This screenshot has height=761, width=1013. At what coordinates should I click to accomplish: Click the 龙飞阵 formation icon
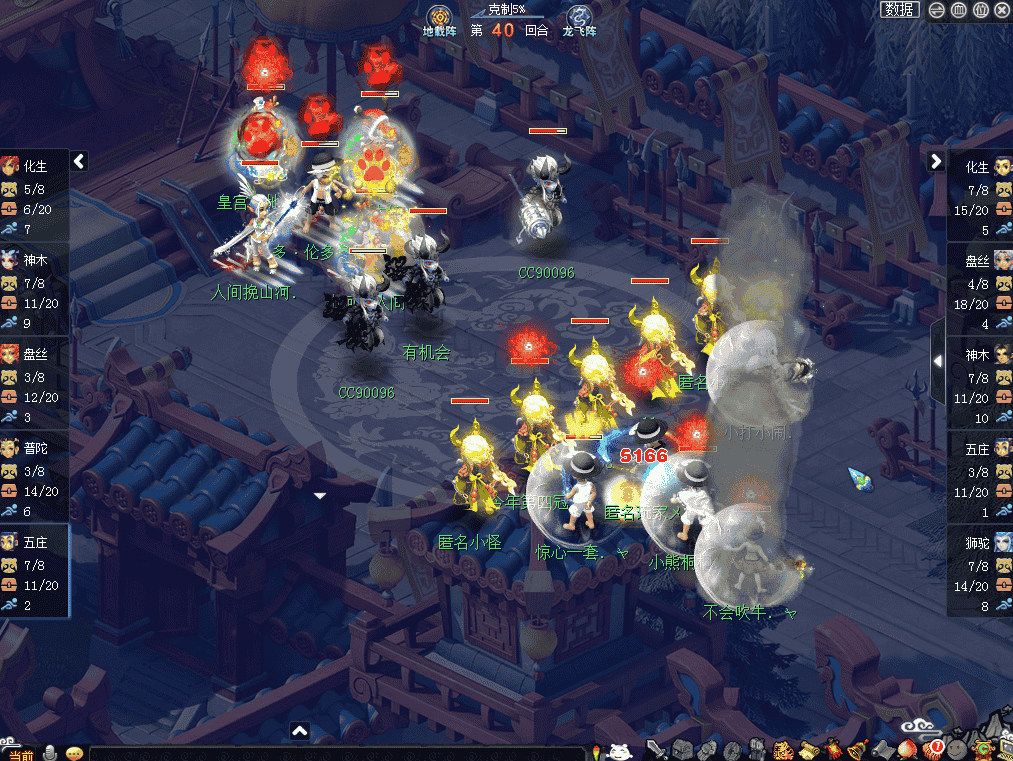coord(579,19)
